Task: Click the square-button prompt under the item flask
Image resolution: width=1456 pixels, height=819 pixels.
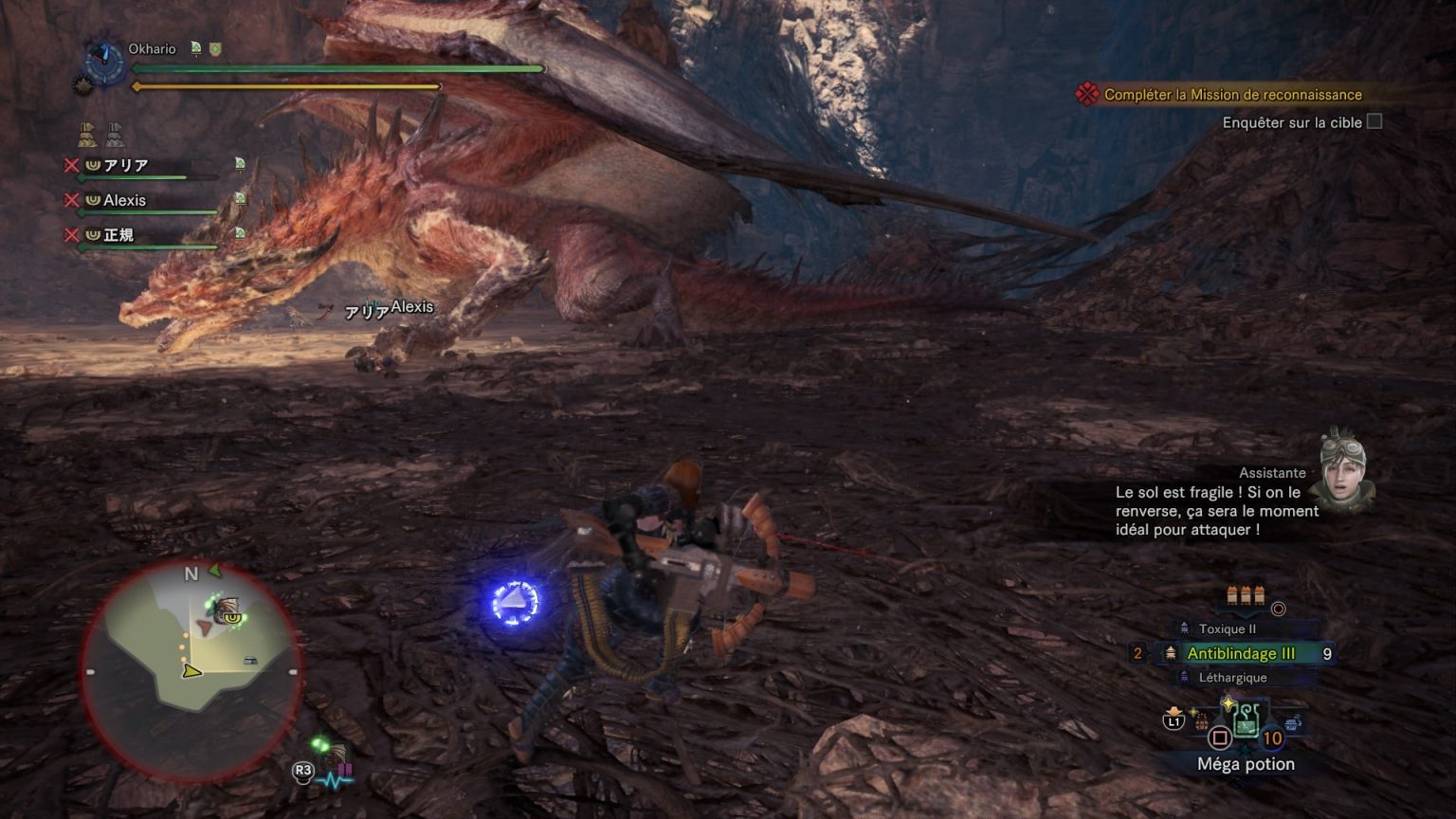Action: (1222, 738)
